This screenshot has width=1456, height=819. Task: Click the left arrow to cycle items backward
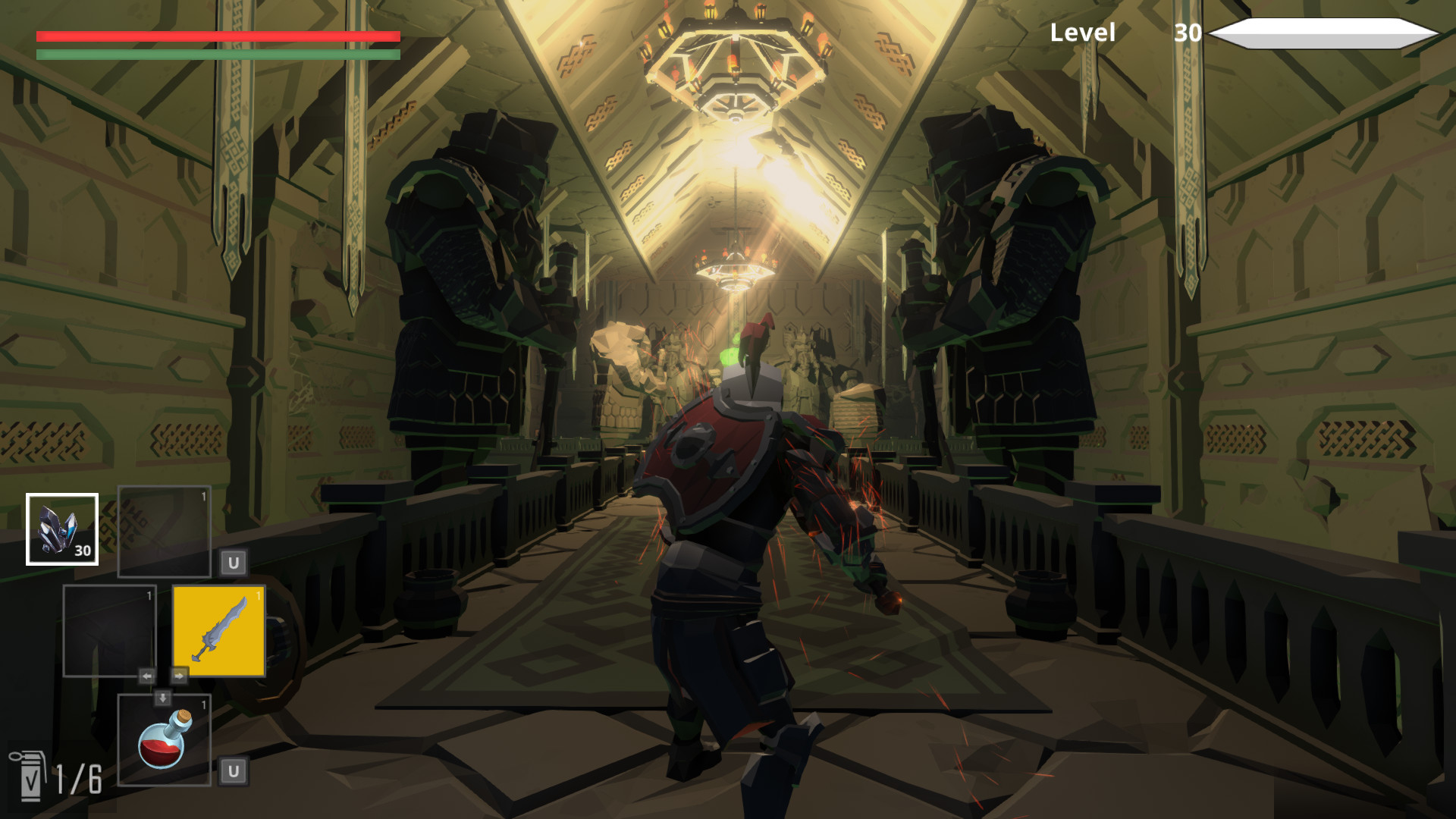click(x=146, y=674)
